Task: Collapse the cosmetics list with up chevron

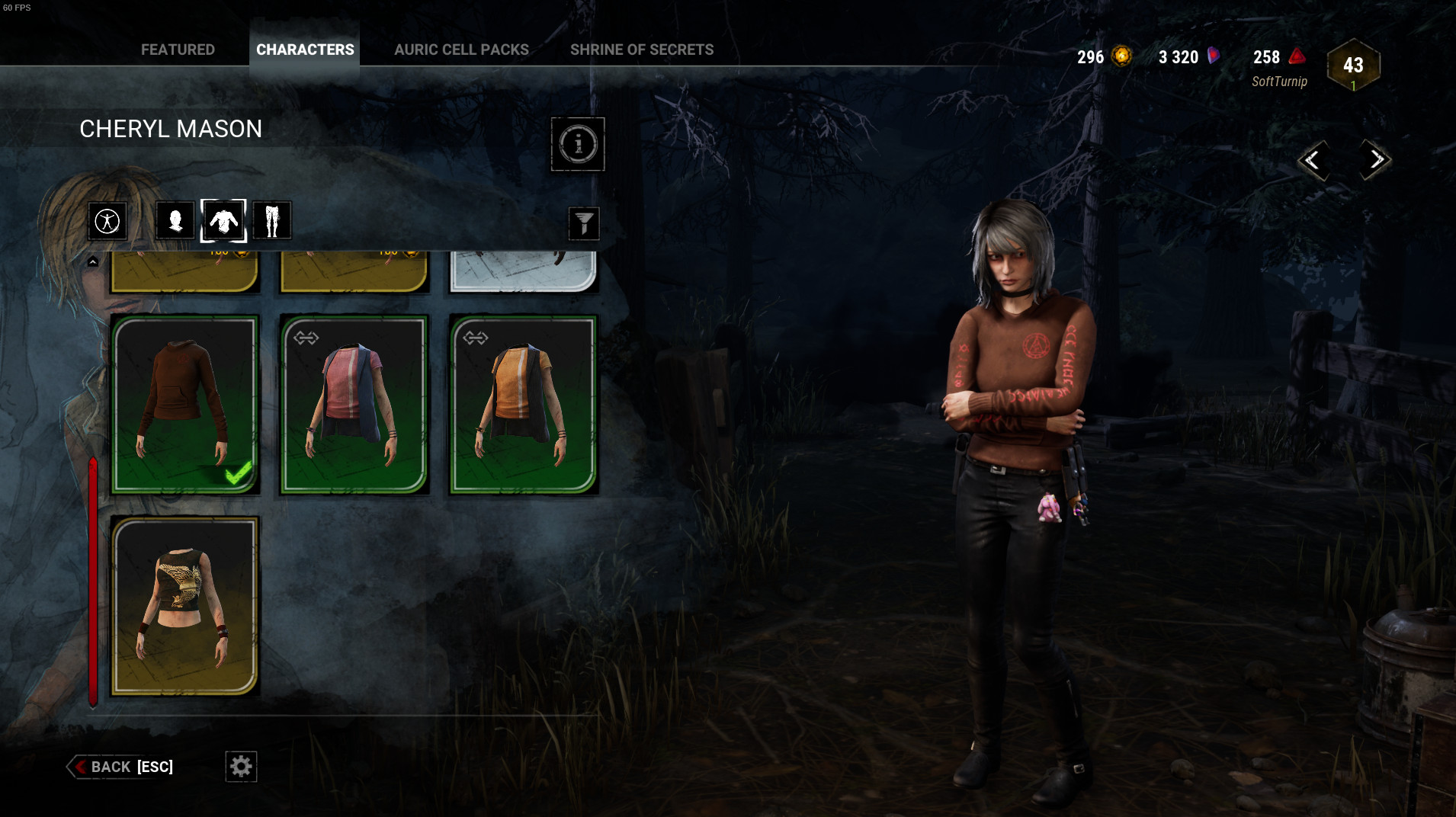Action: 93,261
